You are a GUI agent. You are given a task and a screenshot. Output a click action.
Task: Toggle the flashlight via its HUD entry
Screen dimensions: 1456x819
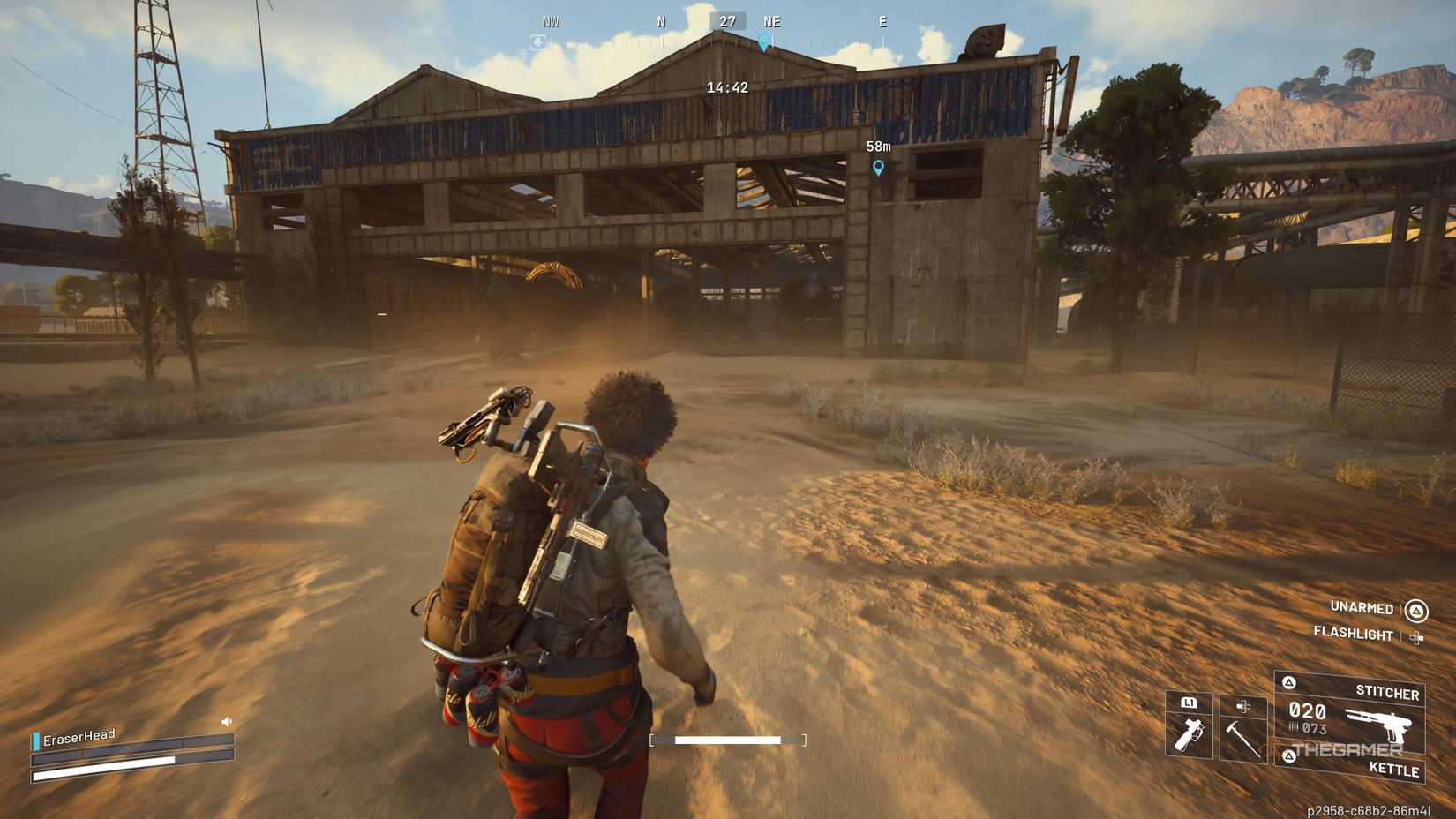[1353, 635]
